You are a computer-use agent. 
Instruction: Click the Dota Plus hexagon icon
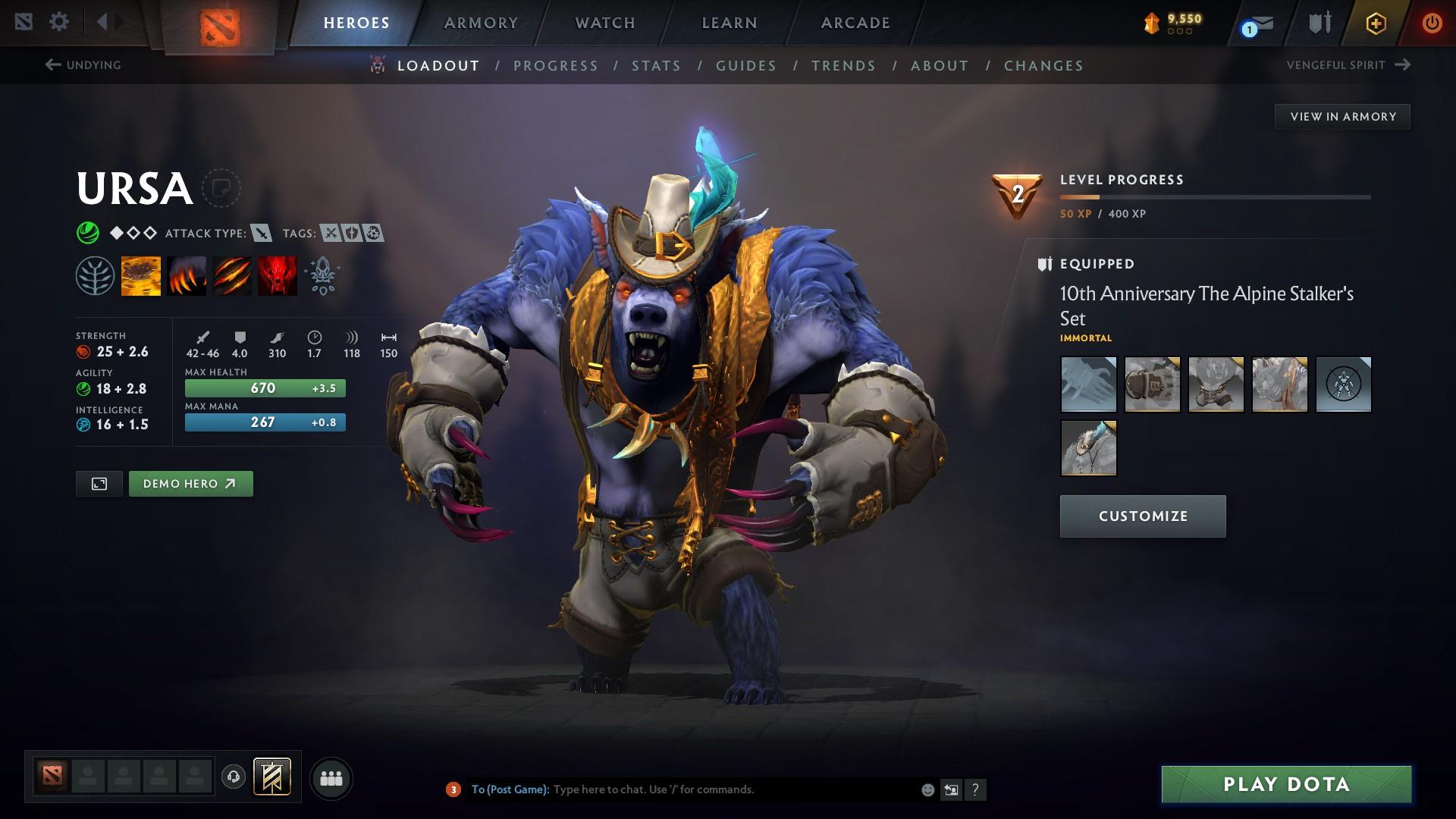[1375, 22]
